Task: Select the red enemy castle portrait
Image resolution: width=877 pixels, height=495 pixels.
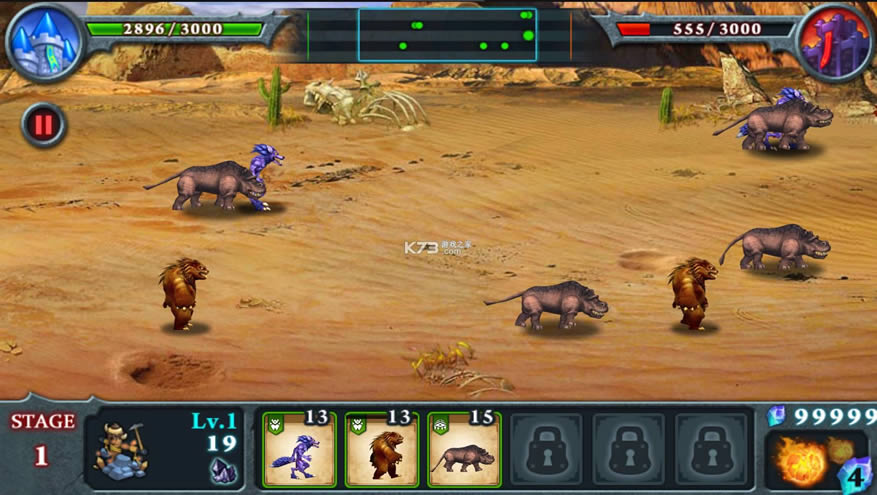Action: [x=835, y=42]
